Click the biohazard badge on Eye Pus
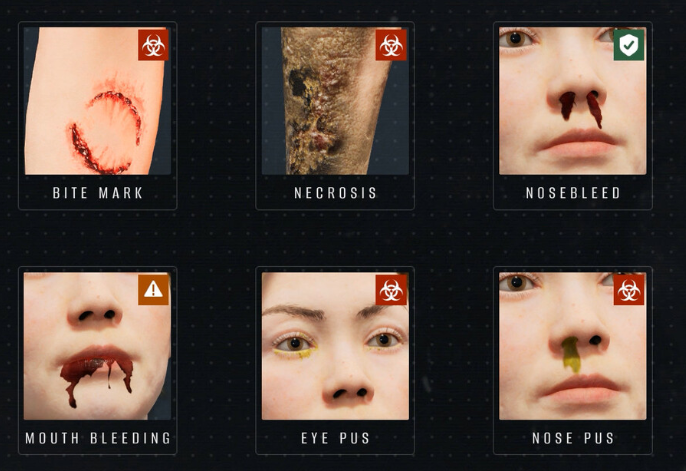 391,290
